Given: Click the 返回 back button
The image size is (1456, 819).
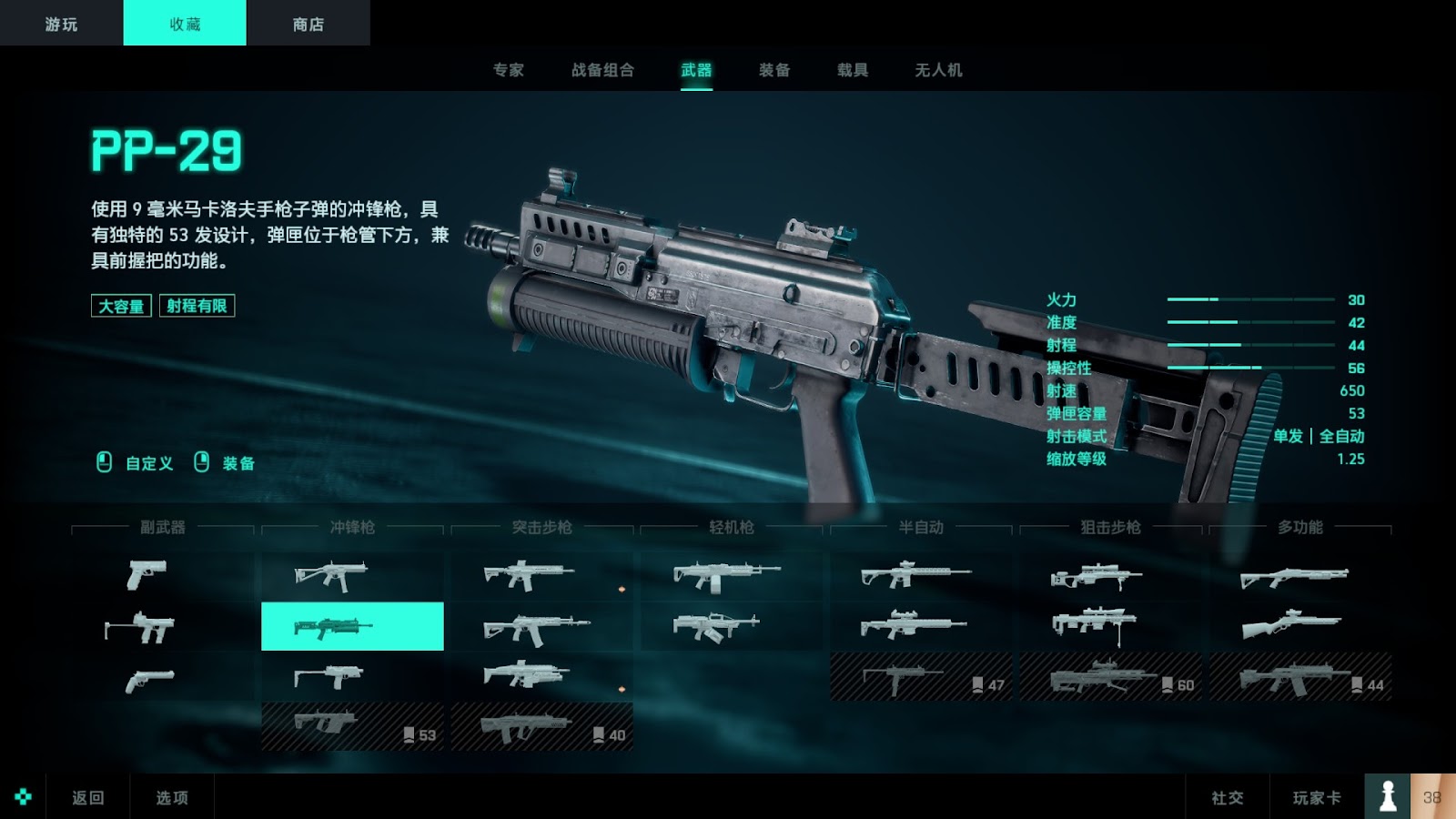Looking at the screenshot, I should [x=88, y=797].
